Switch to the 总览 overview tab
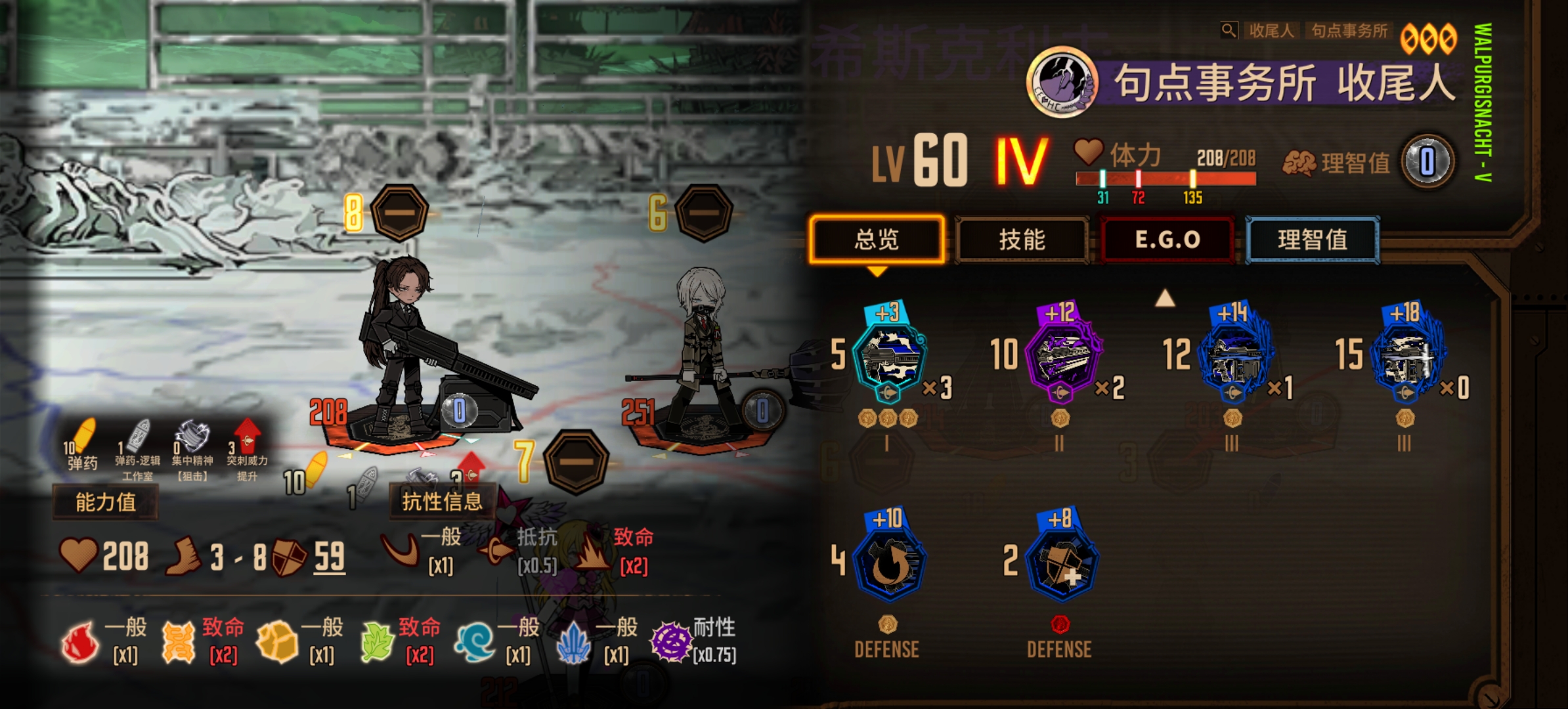 (x=877, y=240)
